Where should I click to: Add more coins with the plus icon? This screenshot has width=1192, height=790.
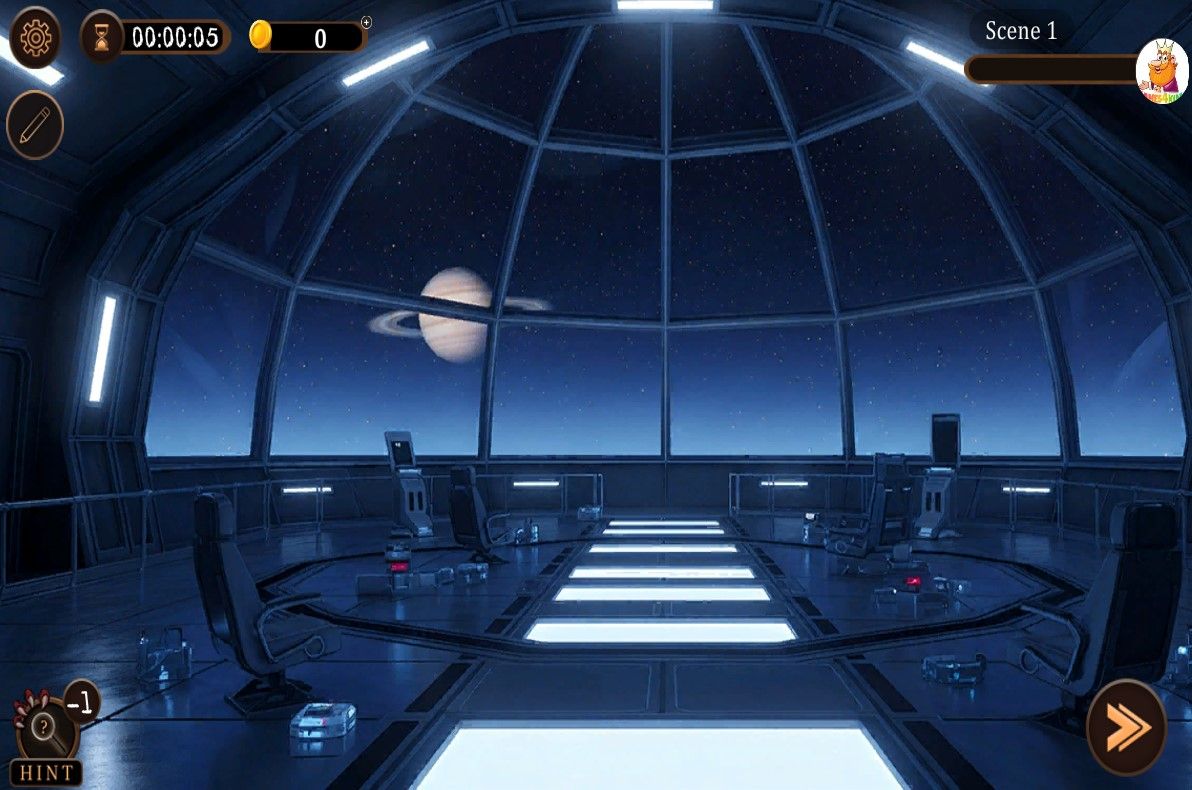click(x=366, y=22)
